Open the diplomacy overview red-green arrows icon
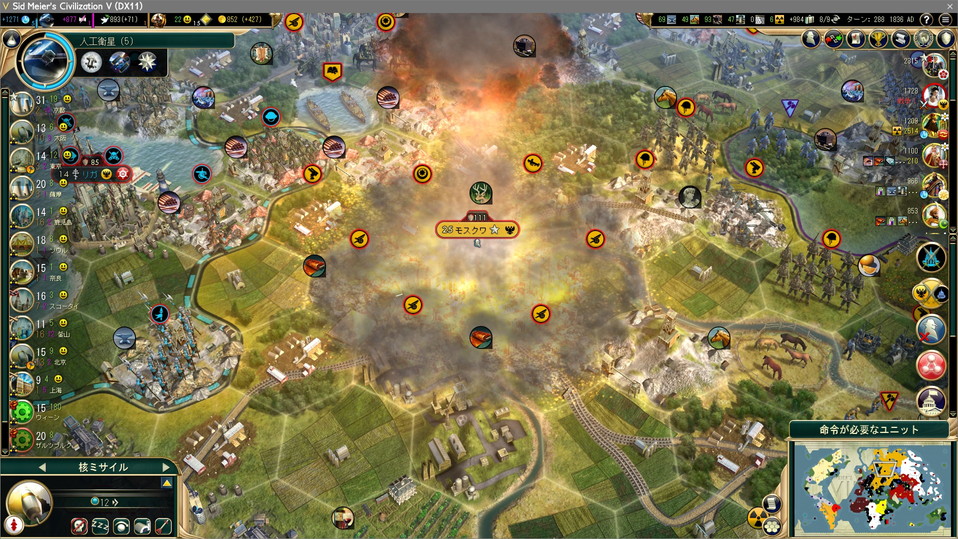Screen dimensions: 958x539 (x=834, y=39)
